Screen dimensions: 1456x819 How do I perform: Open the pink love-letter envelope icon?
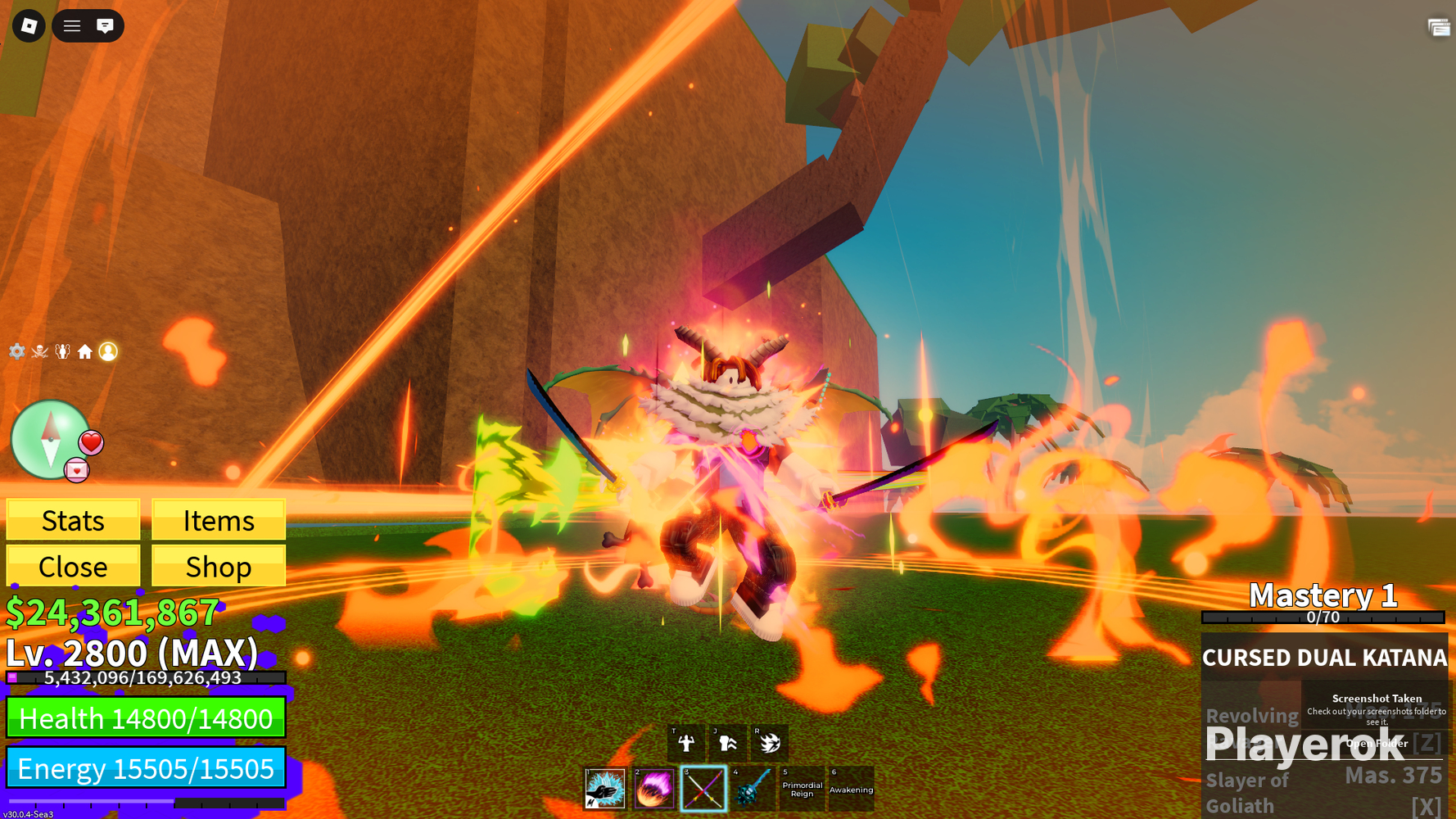[76, 470]
